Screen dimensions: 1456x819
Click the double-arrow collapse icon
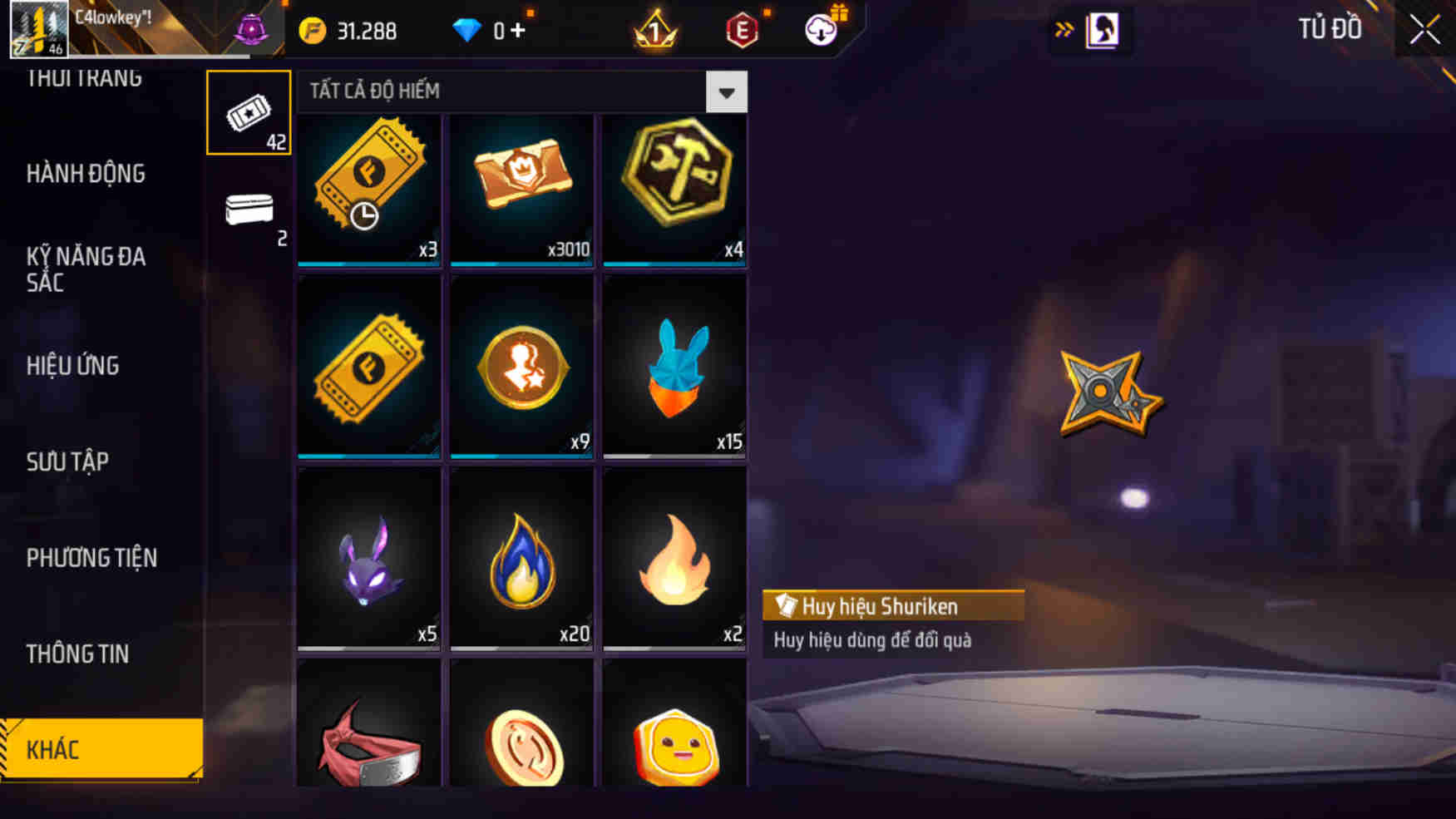point(1064,27)
